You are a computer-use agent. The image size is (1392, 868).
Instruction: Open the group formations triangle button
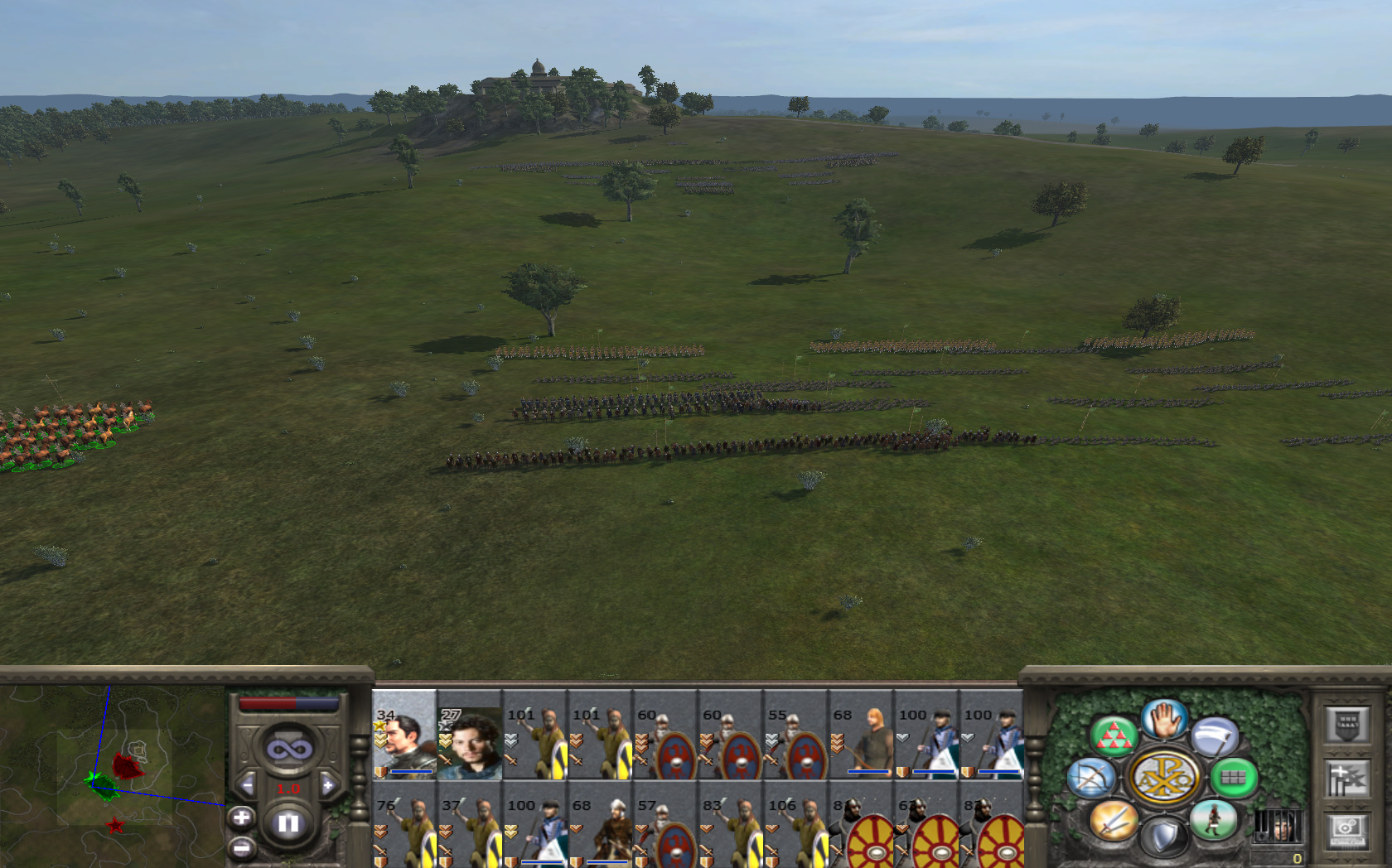pos(1113,735)
